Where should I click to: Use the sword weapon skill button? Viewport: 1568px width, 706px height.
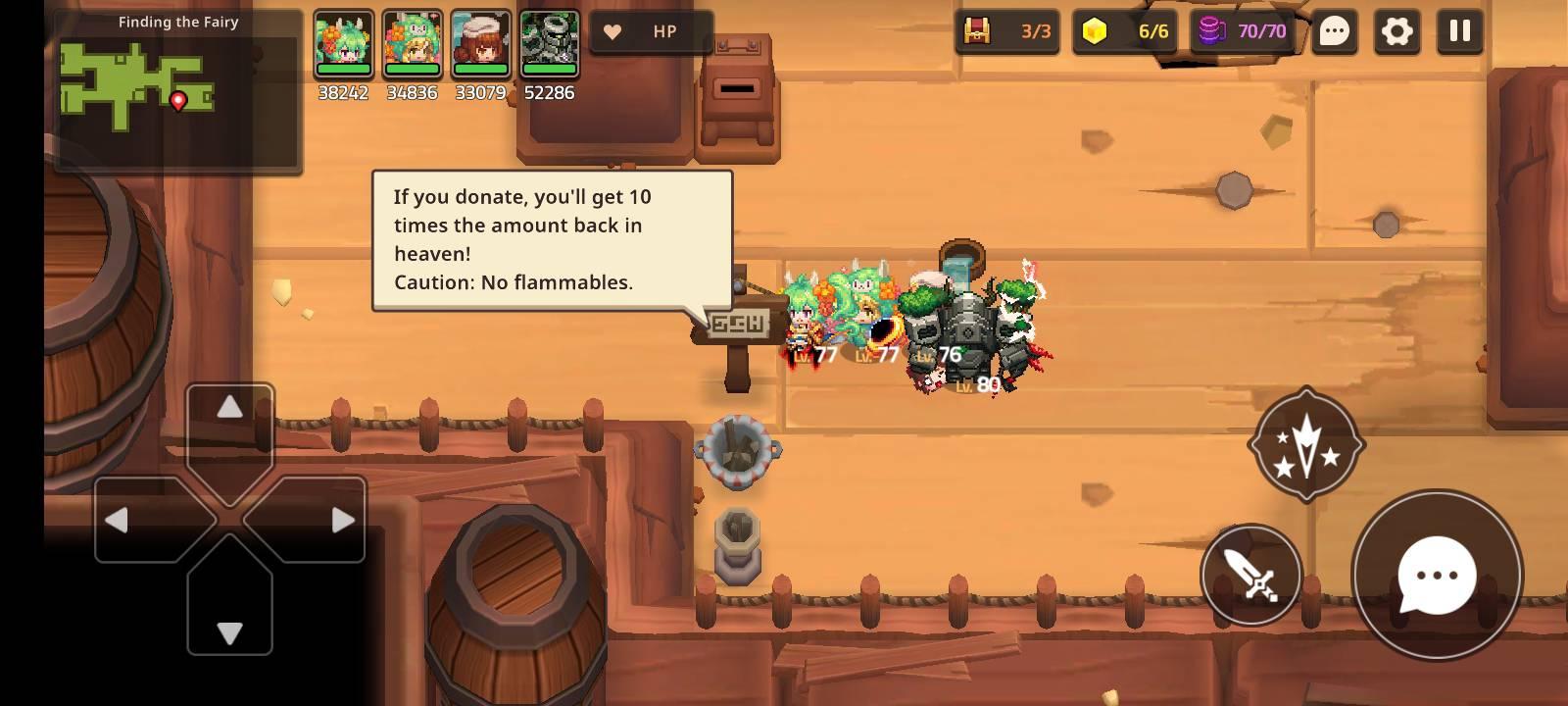pos(1251,576)
